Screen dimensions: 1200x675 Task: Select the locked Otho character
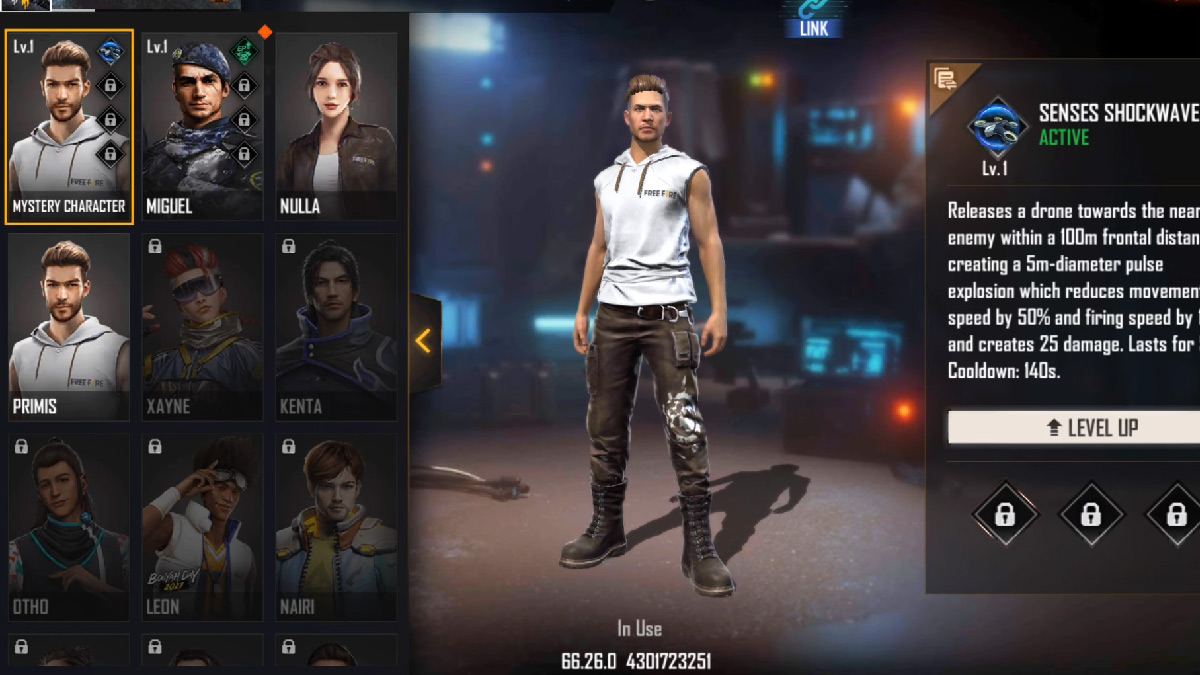69,526
